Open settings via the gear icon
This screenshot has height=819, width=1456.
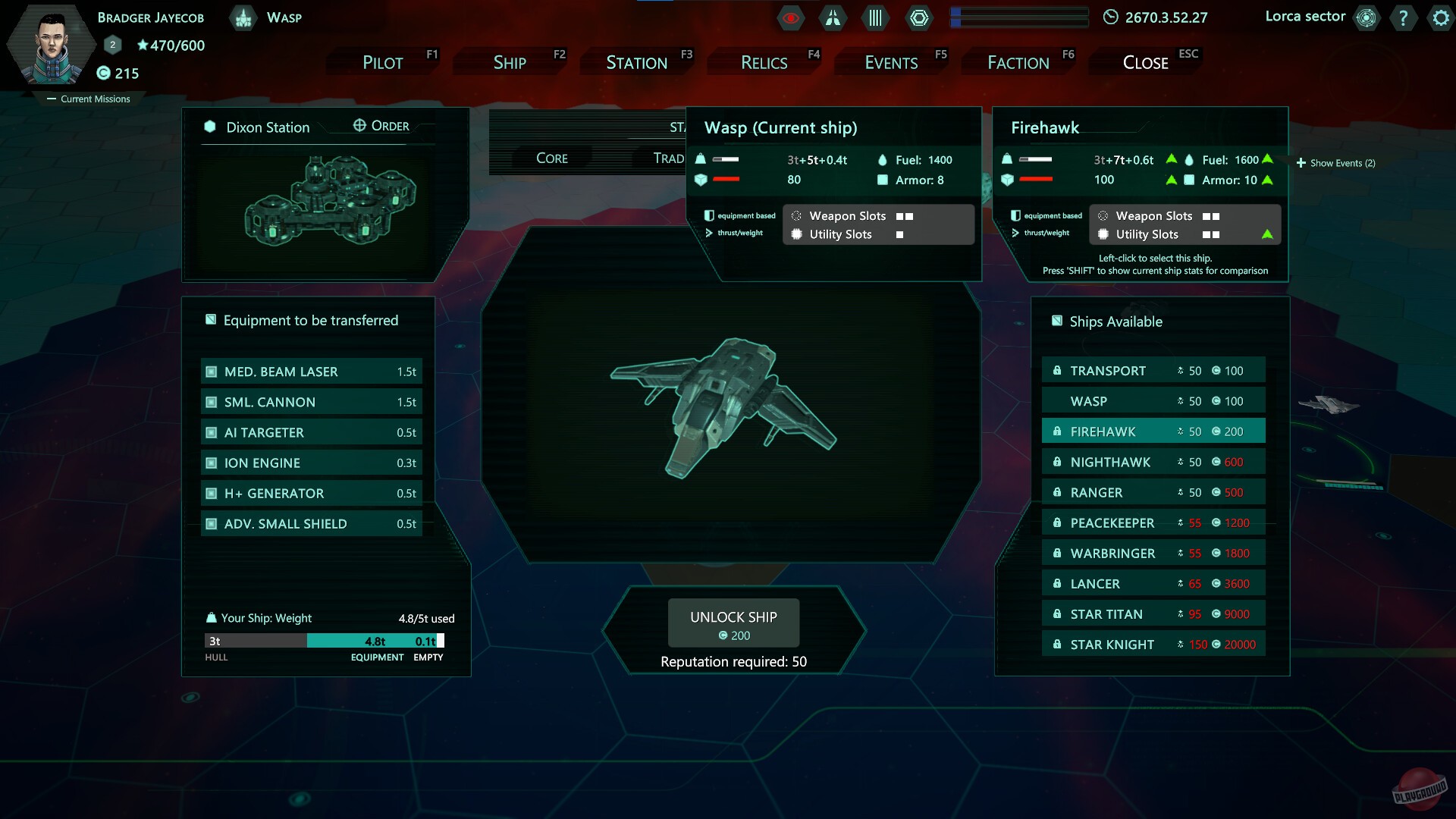[x=1439, y=18]
